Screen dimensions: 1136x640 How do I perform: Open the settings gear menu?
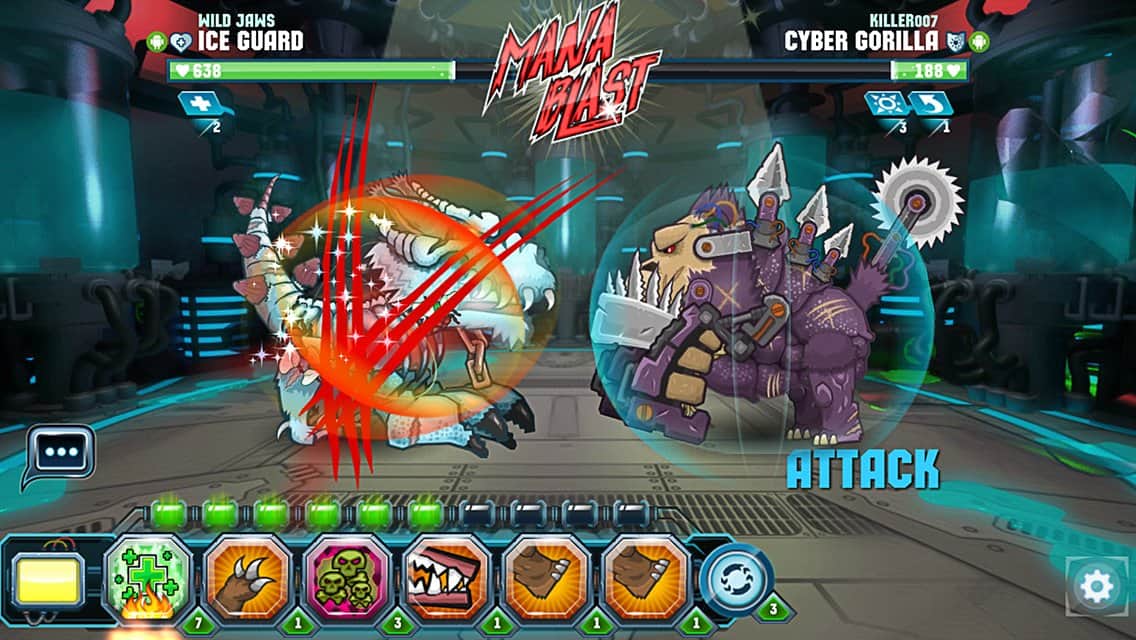point(1096,586)
